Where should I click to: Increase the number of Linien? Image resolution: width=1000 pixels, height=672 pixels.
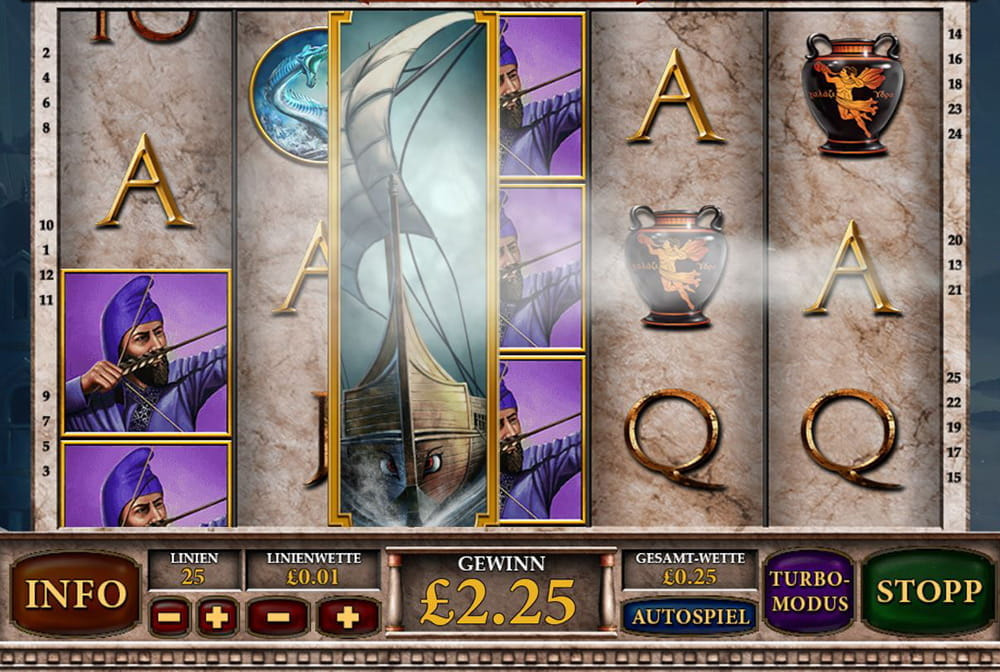click(x=217, y=617)
